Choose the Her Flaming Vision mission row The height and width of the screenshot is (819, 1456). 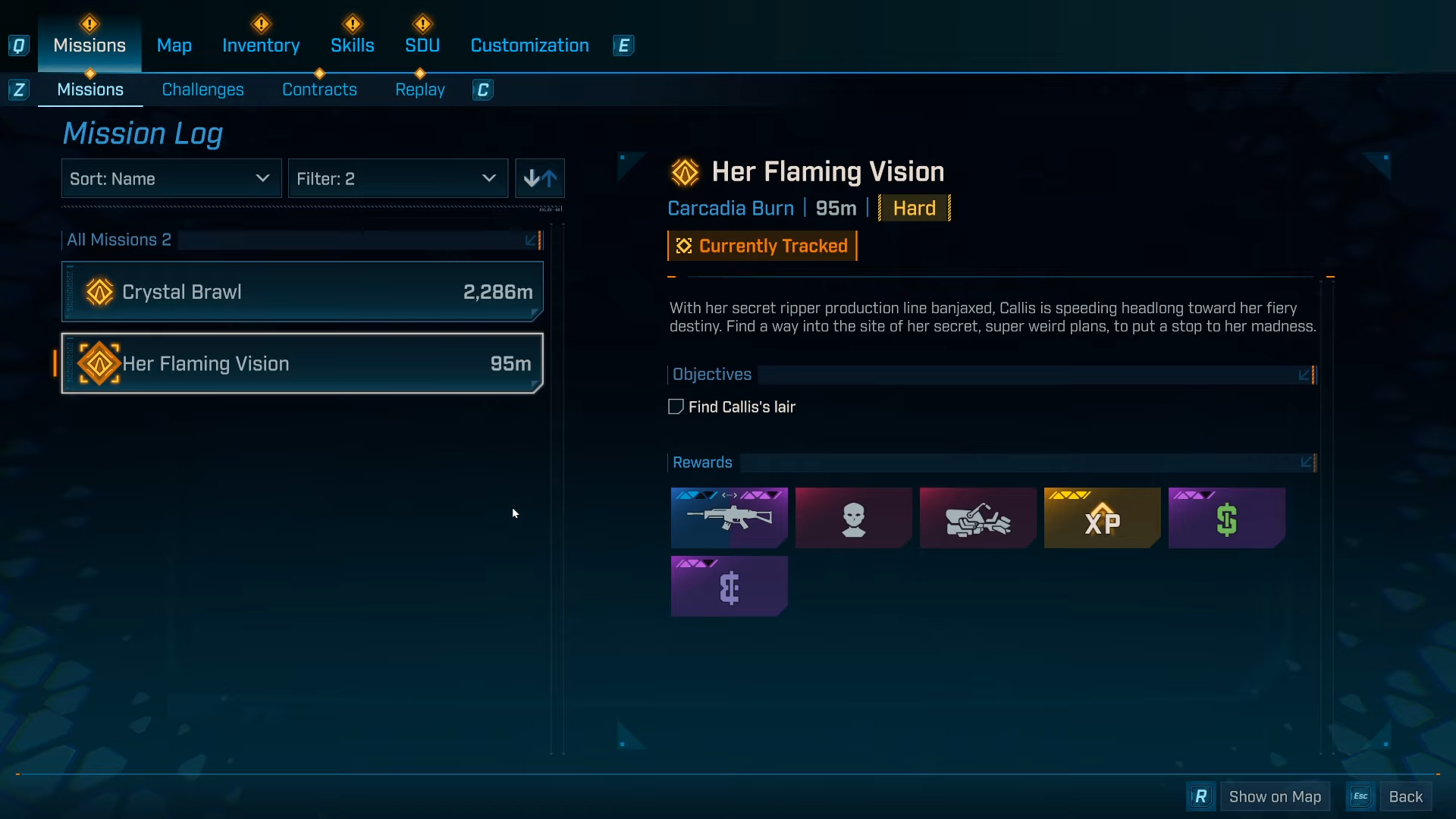click(303, 364)
